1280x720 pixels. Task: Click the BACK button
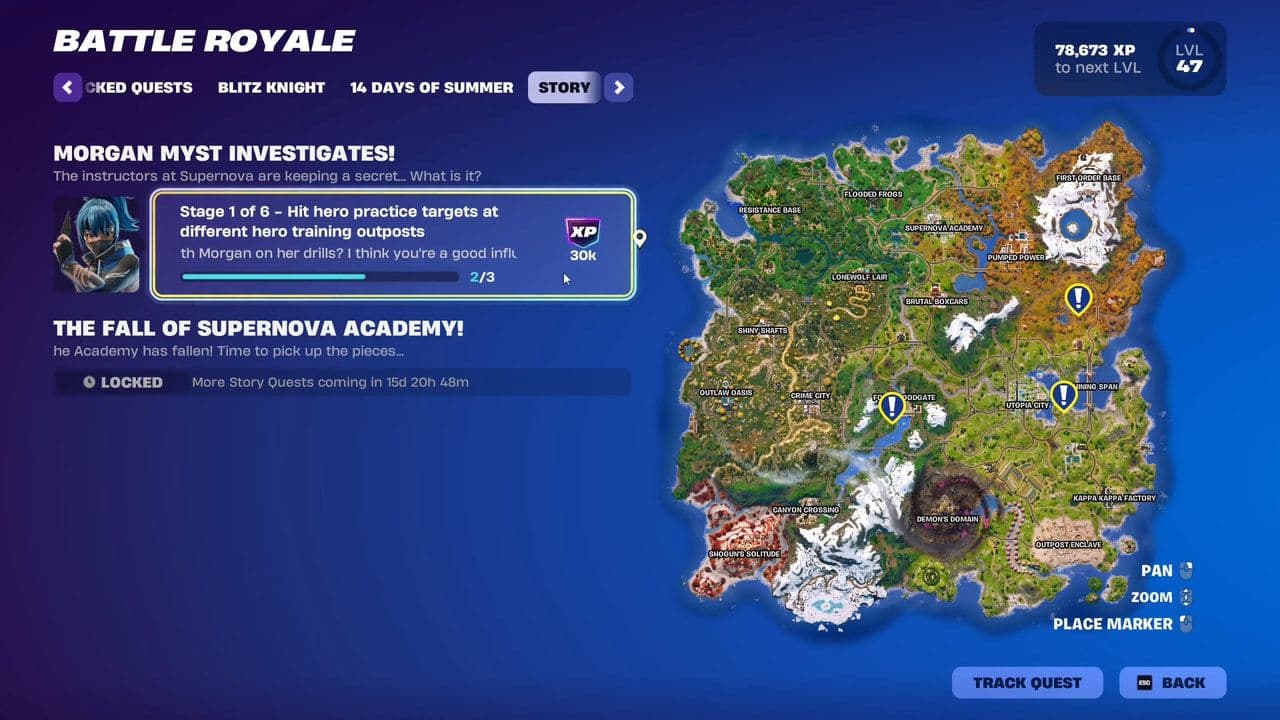tap(1172, 683)
